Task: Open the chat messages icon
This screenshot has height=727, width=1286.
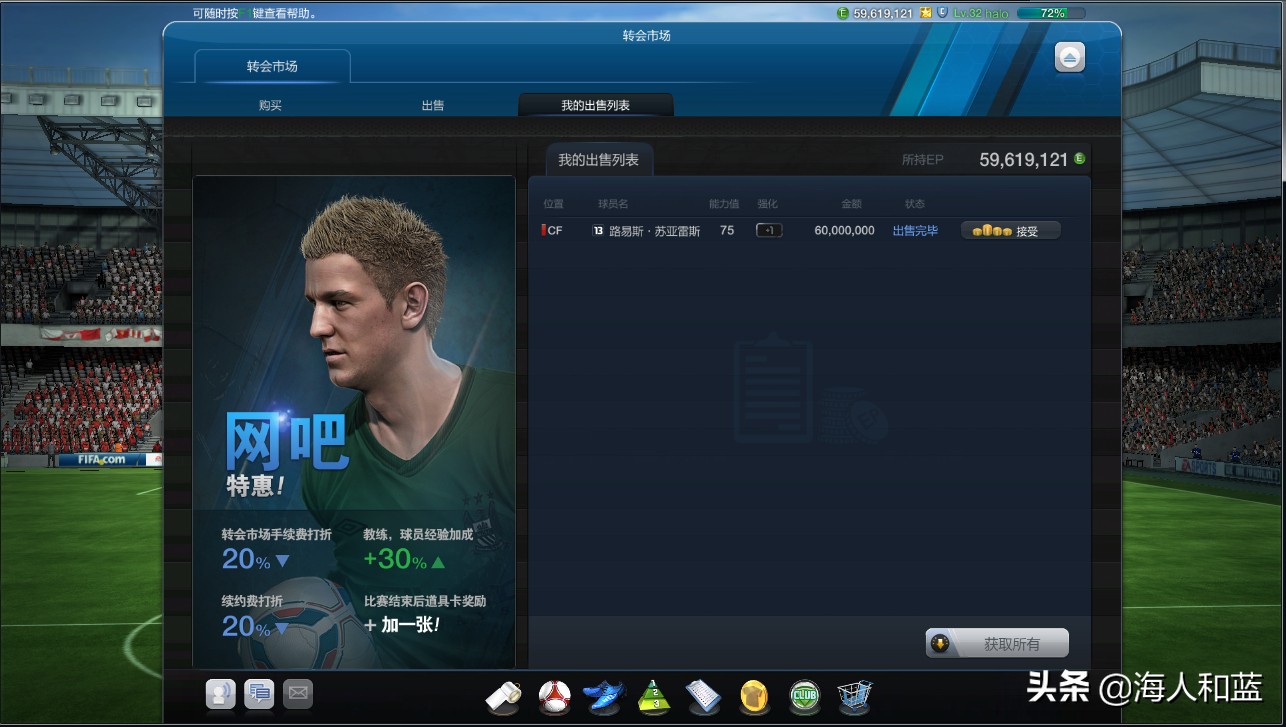Action: (x=259, y=693)
